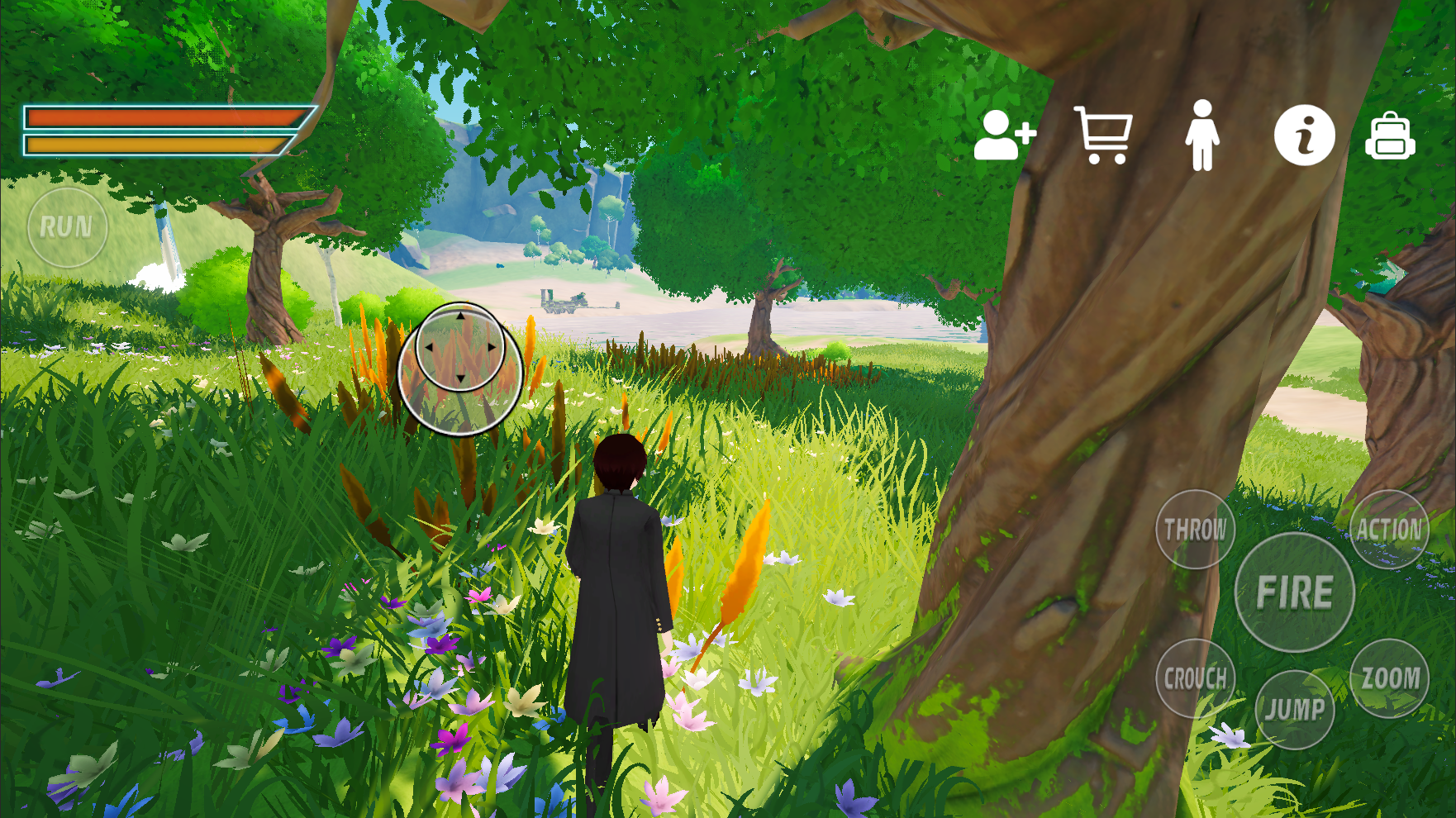
Task: Tap the large FIRE button
Action: coord(1294,592)
